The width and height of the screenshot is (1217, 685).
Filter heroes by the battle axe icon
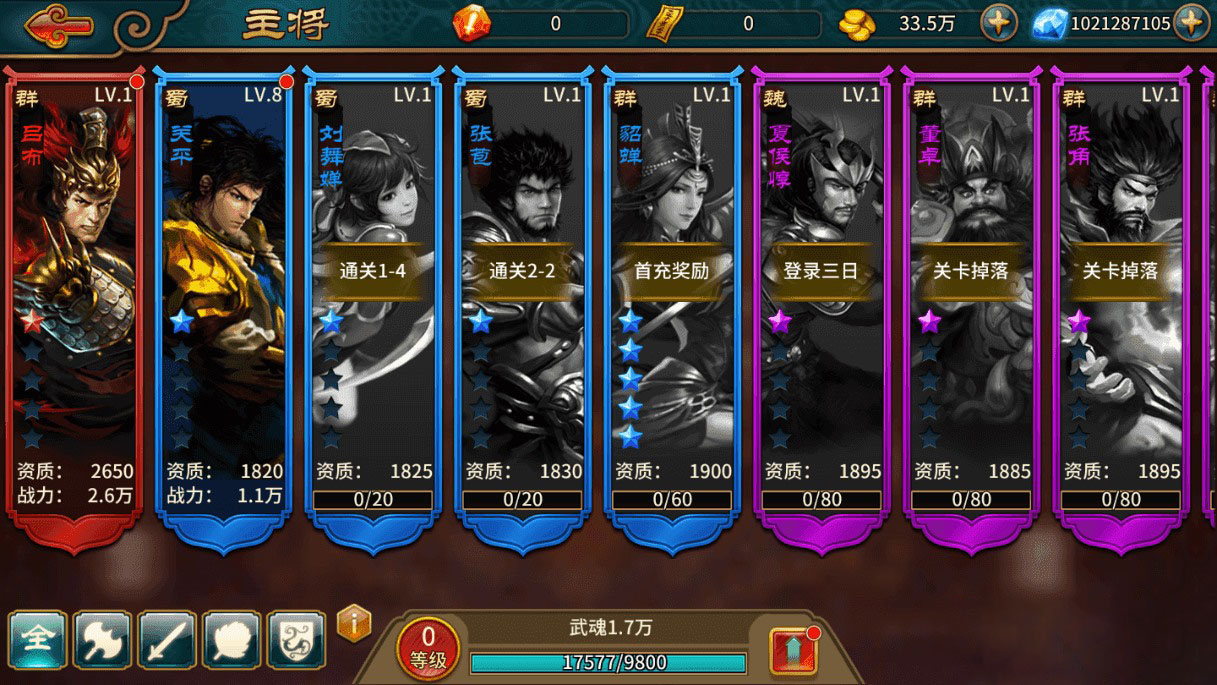[102, 639]
